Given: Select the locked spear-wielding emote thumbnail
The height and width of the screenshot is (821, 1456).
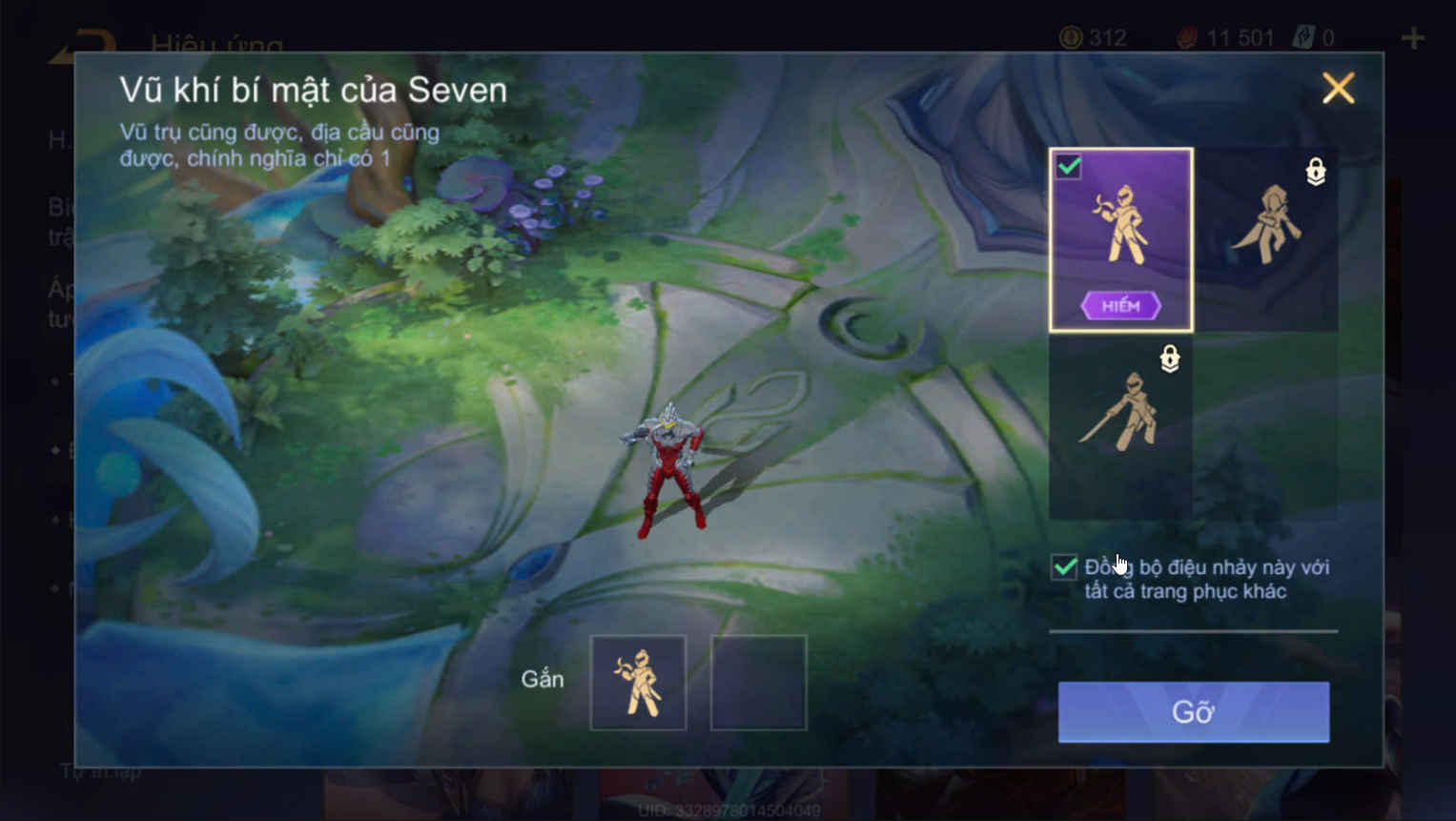Looking at the screenshot, I should point(1120,429).
